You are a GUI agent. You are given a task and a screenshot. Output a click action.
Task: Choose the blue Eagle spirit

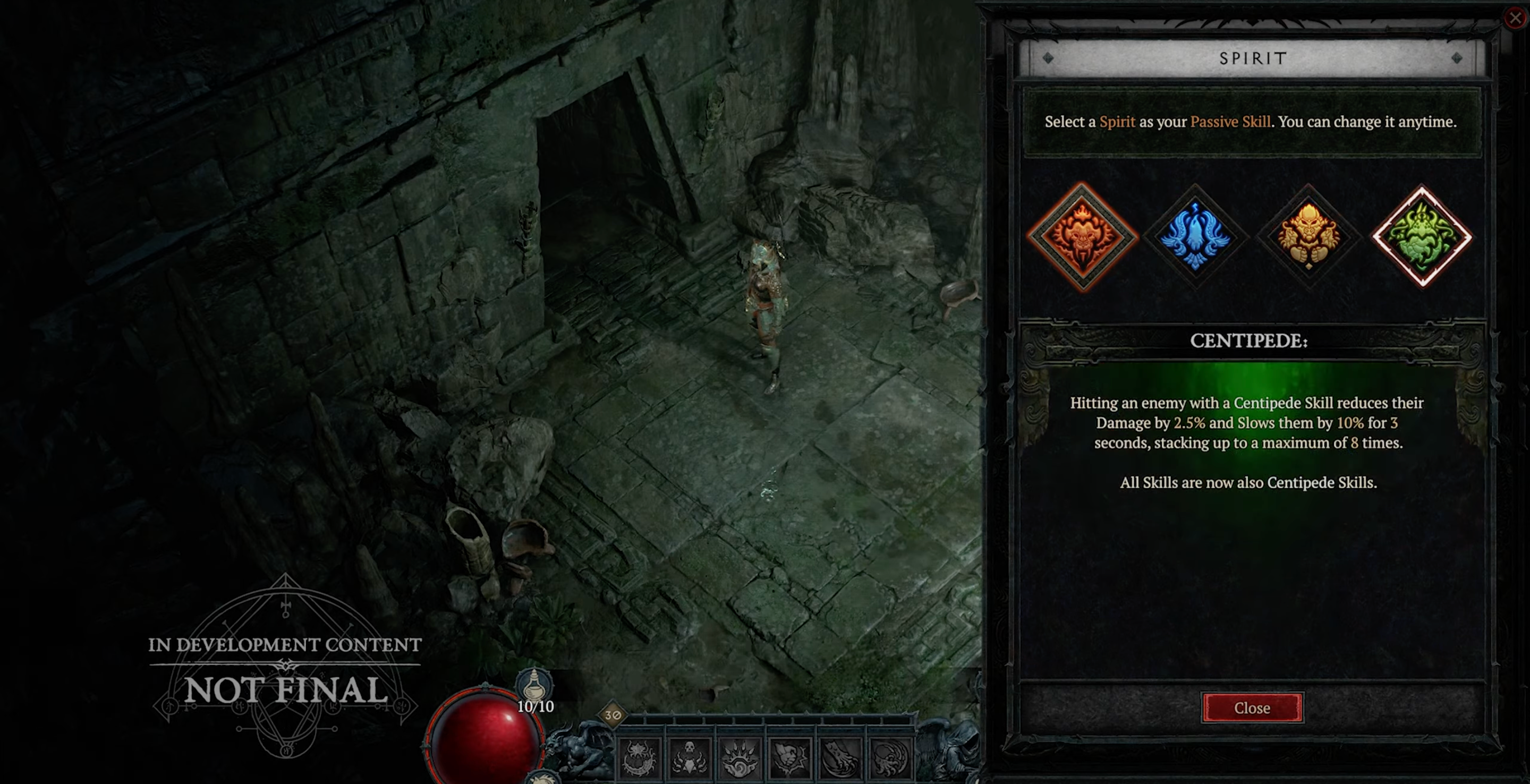(x=1194, y=237)
